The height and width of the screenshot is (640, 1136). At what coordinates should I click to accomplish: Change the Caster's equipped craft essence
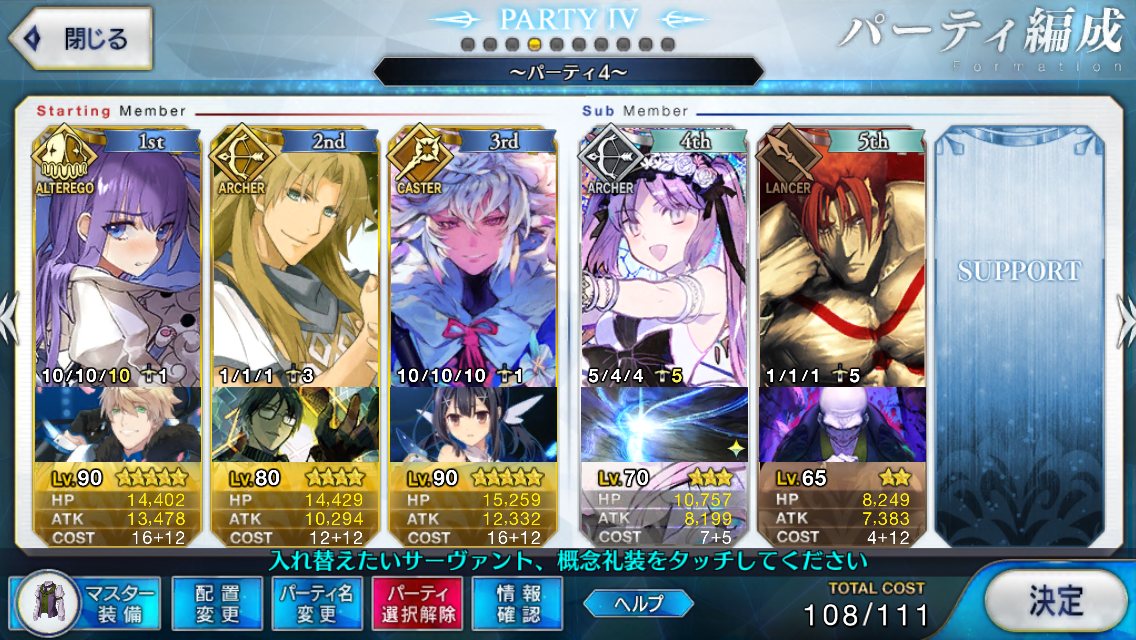tap(472, 425)
